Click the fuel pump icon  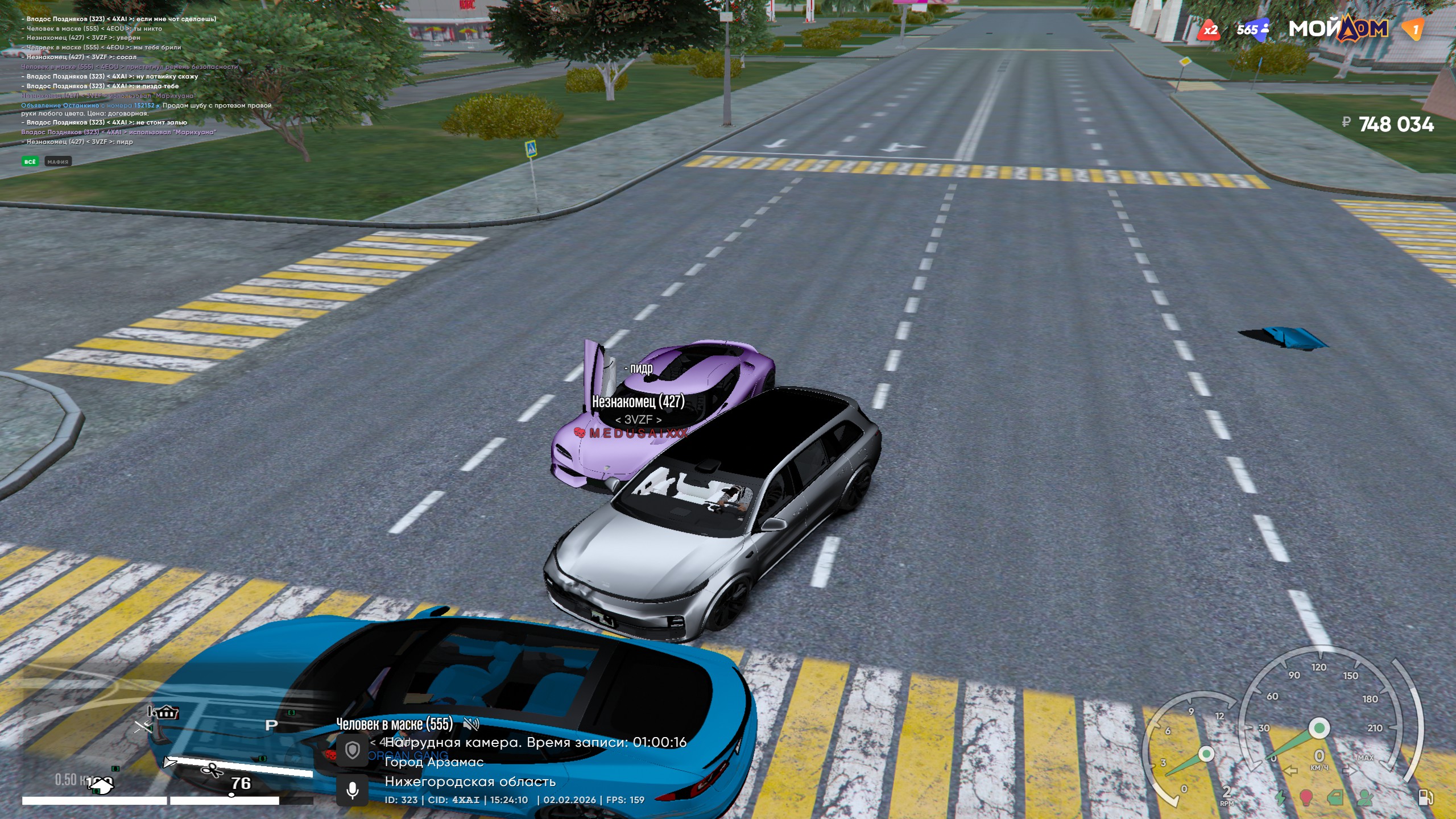click(1425, 797)
